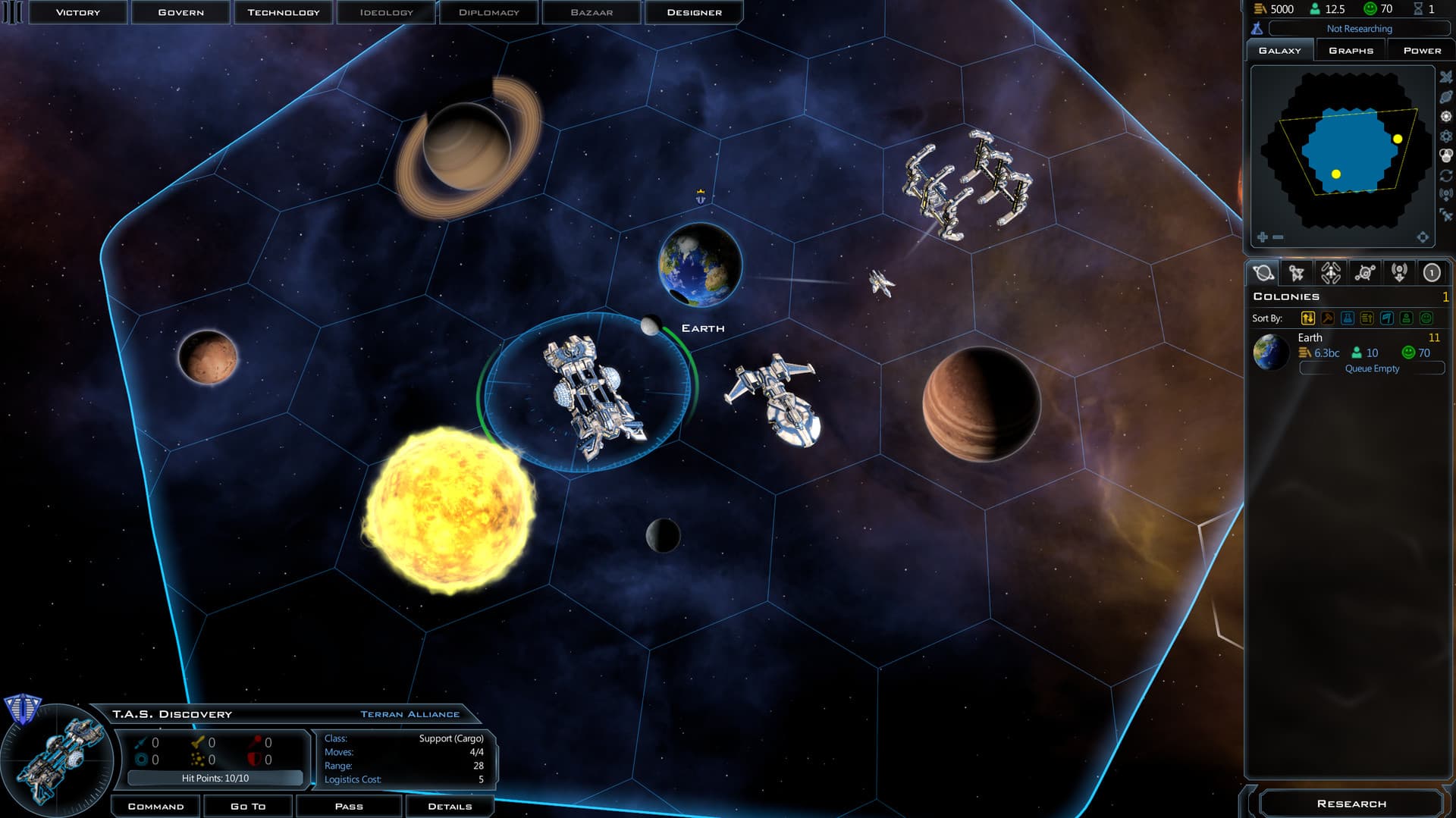
Task: Sort colonies by research via the beaker icon
Action: pos(1348,319)
